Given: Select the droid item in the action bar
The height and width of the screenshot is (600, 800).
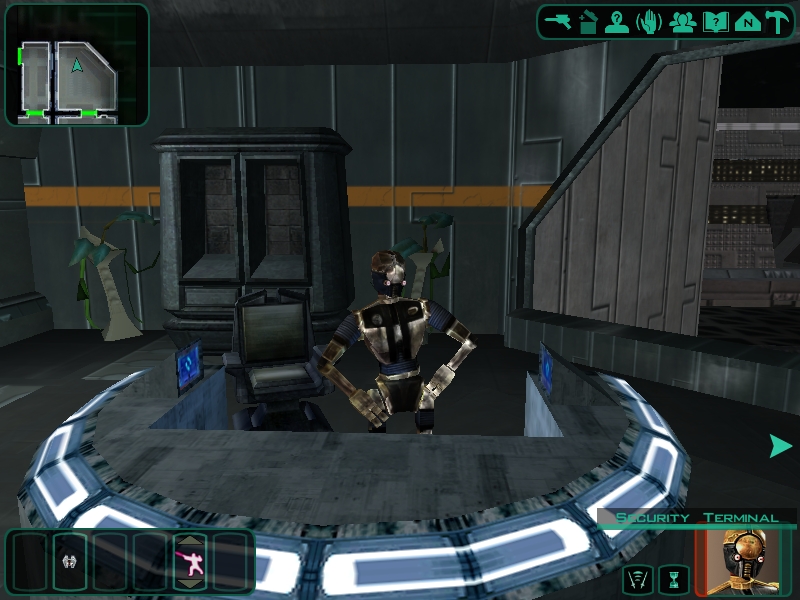Looking at the screenshot, I should point(70,563).
